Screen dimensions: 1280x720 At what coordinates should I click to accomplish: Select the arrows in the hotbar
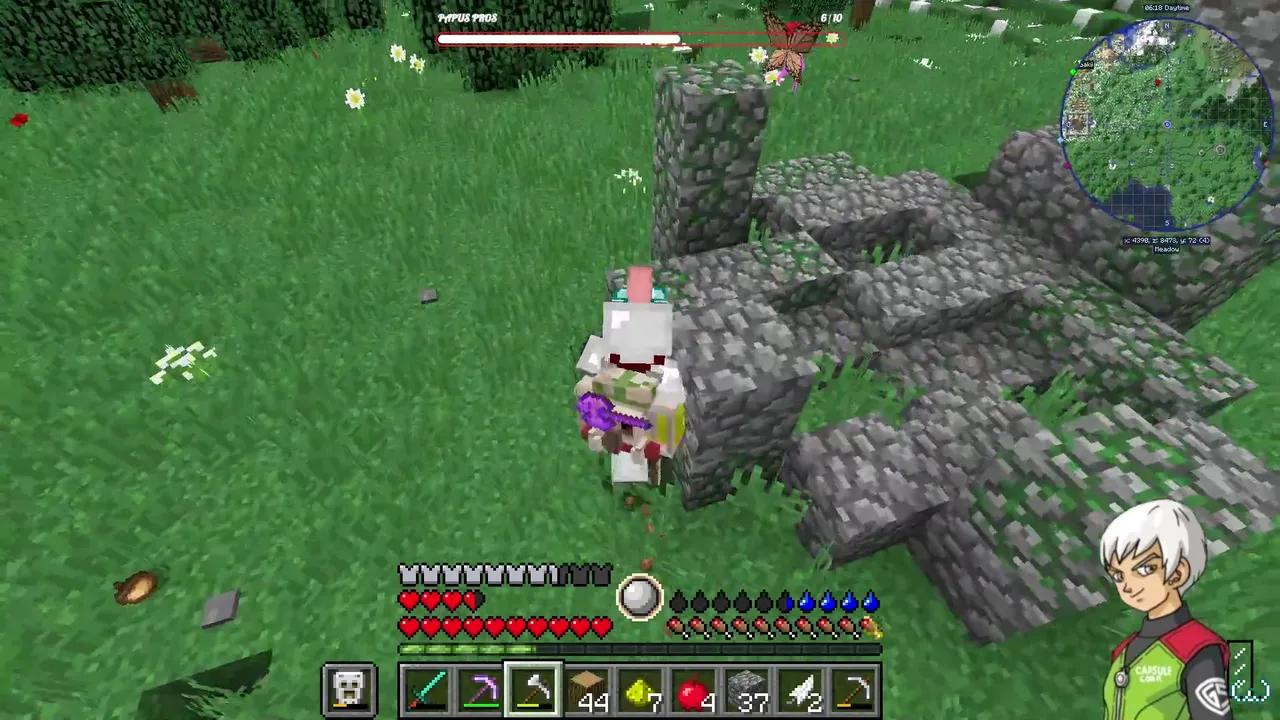coord(802,688)
